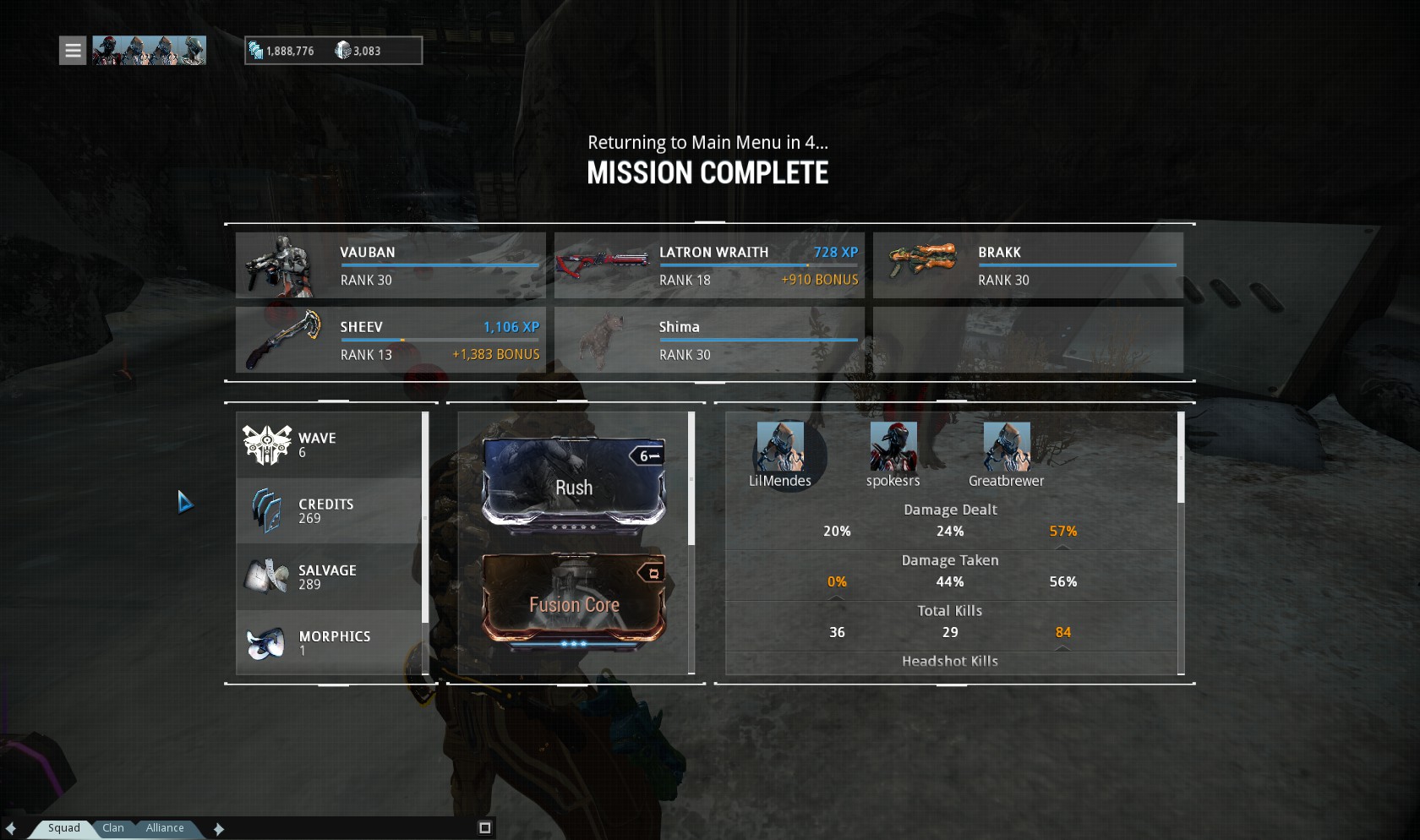Image resolution: width=1420 pixels, height=840 pixels.
Task: Click the Morphics reward row
Action: pyautogui.click(x=329, y=643)
